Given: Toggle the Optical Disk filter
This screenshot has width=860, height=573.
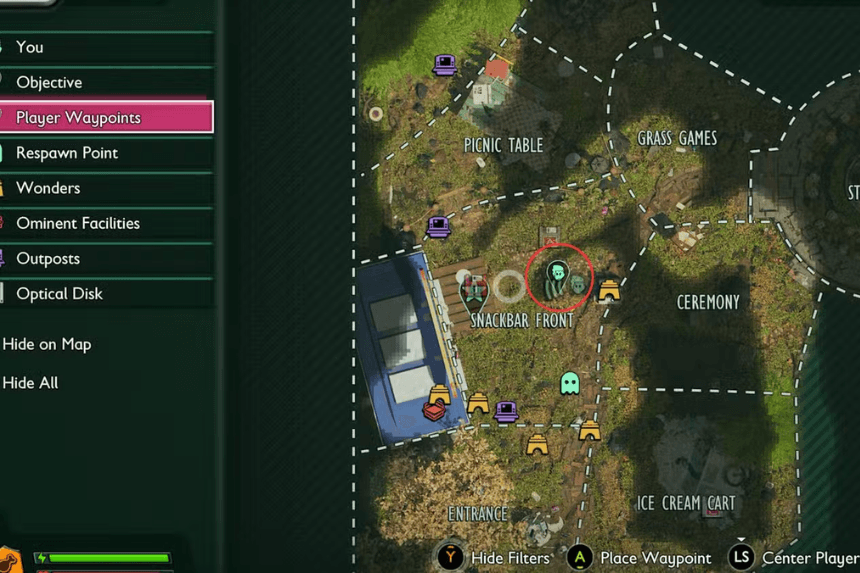Looking at the screenshot, I should 59,293.
